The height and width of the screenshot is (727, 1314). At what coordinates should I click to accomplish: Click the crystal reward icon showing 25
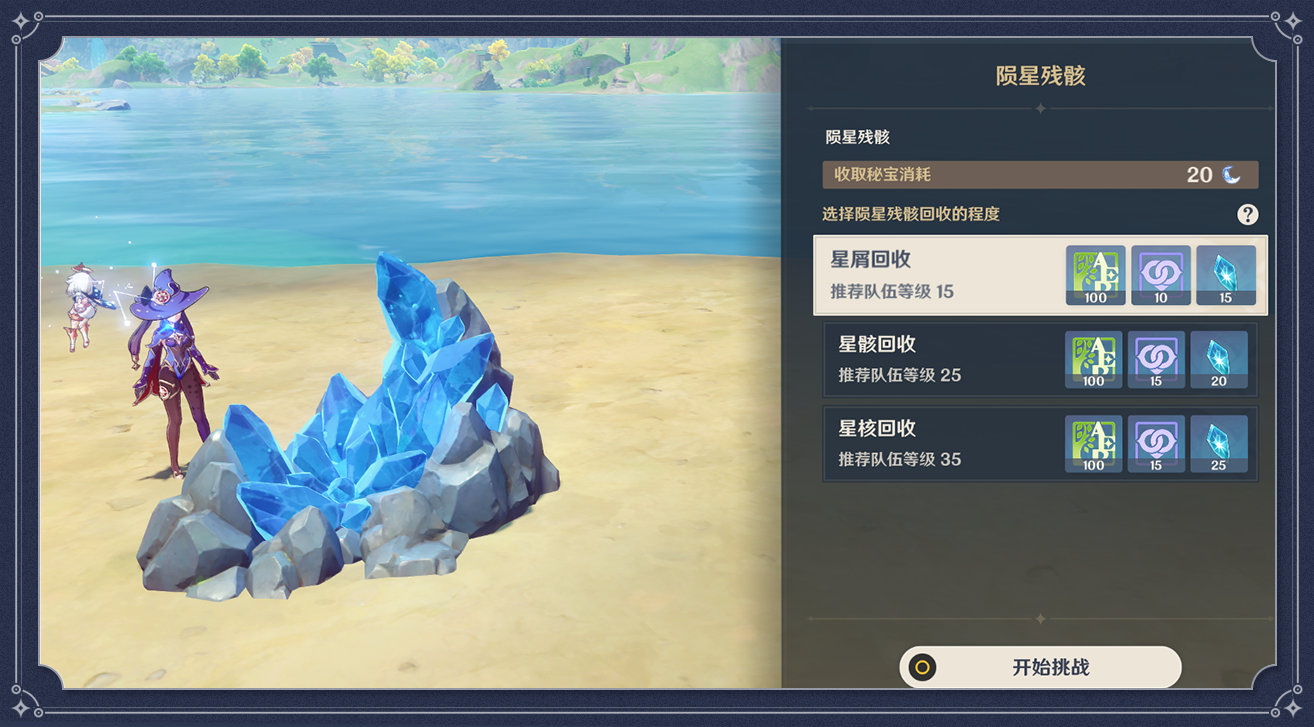1220,442
